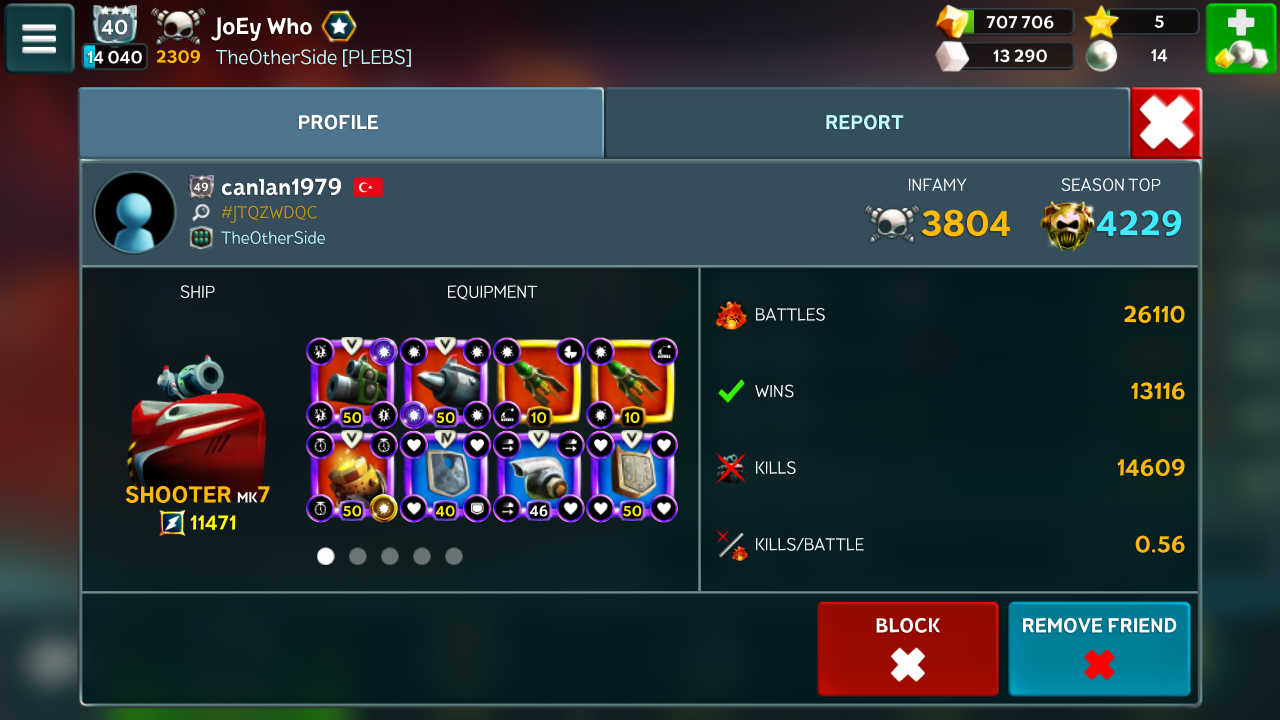1280x720 pixels.
Task: Select the grey torpedo-nose cannon slot
Action: pos(445,383)
